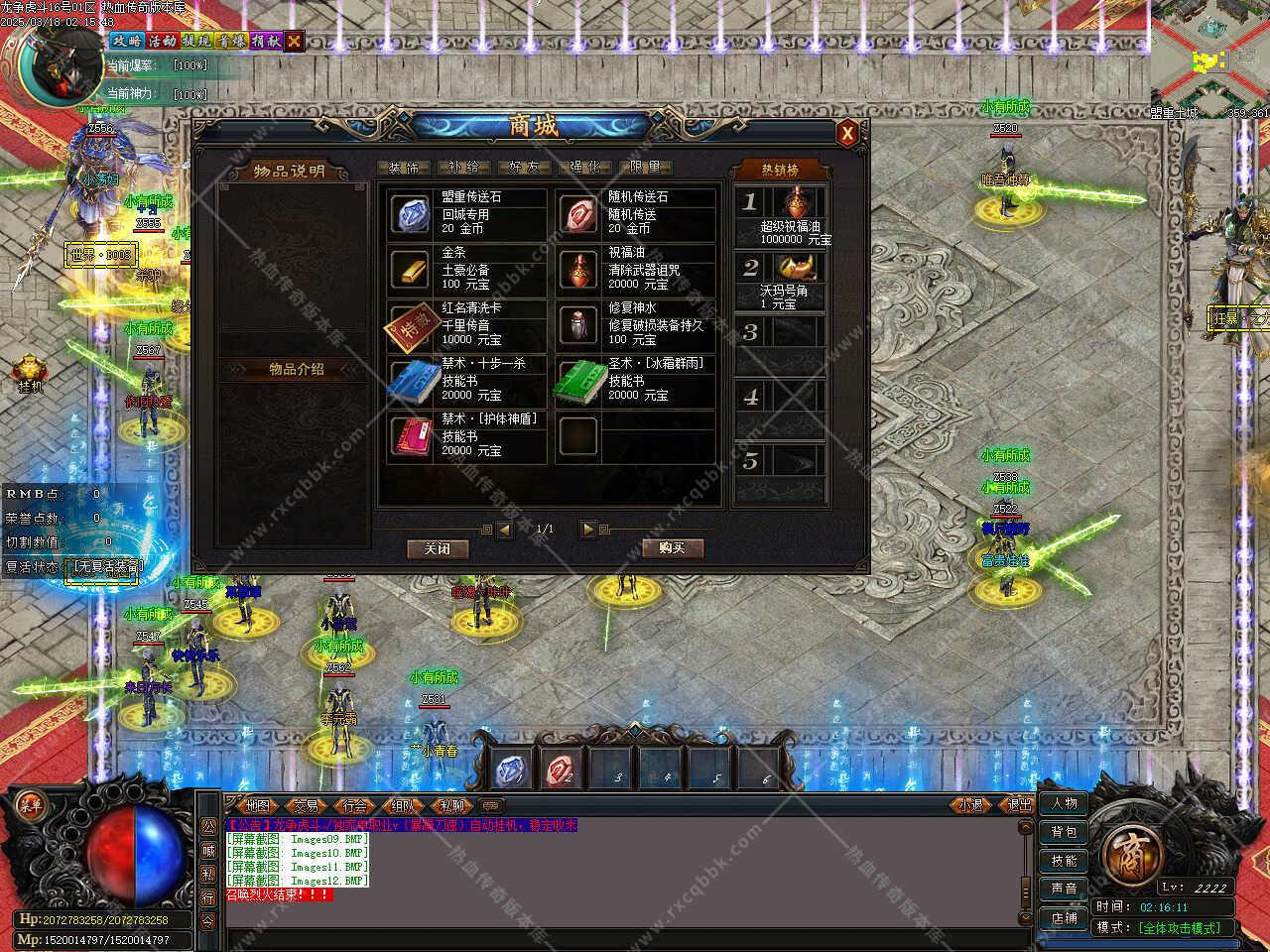Open the 活动 events button
Viewport: 1270px width, 952px height.
pyautogui.click(x=162, y=41)
